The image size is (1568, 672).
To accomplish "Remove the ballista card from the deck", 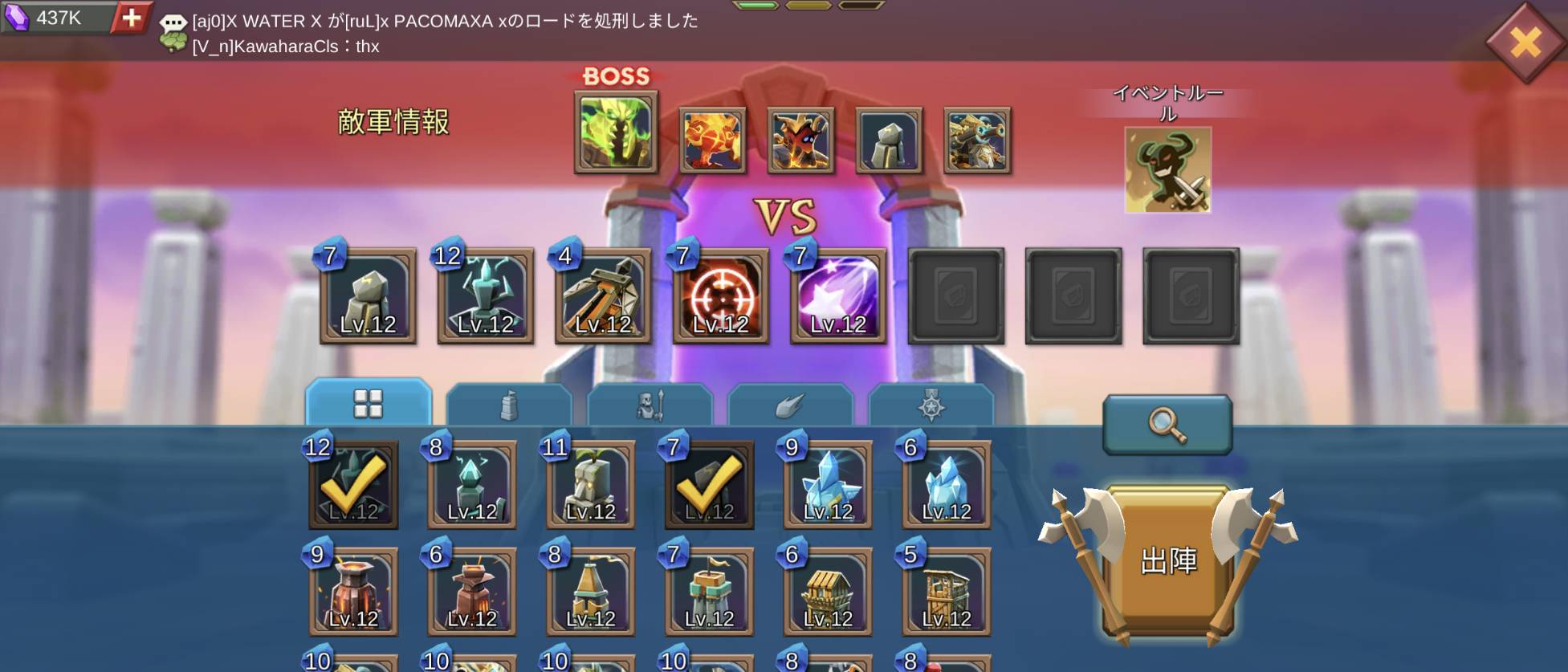I will (603, 296).
